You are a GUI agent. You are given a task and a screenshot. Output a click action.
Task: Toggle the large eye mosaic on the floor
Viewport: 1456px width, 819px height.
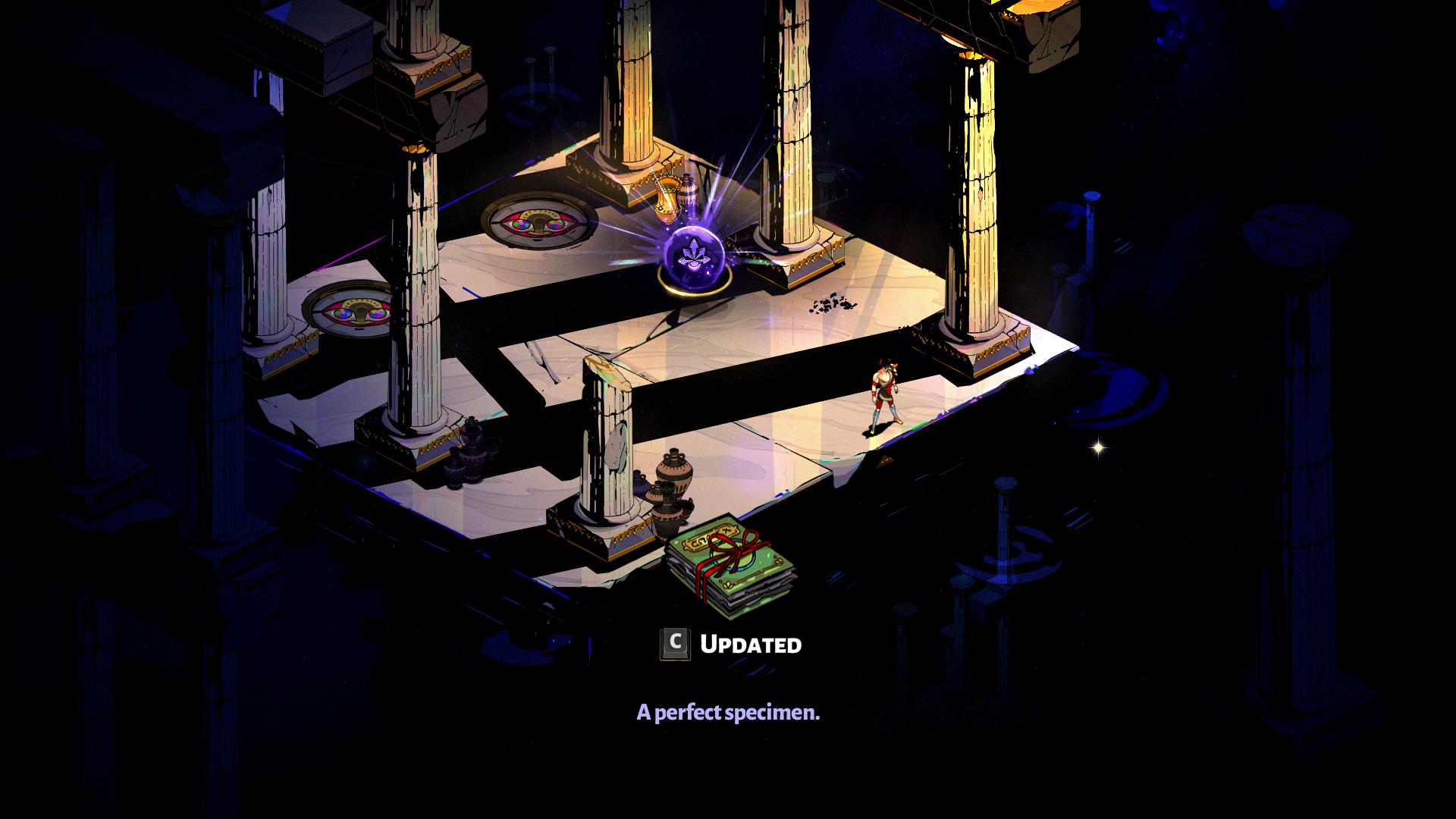538,224
